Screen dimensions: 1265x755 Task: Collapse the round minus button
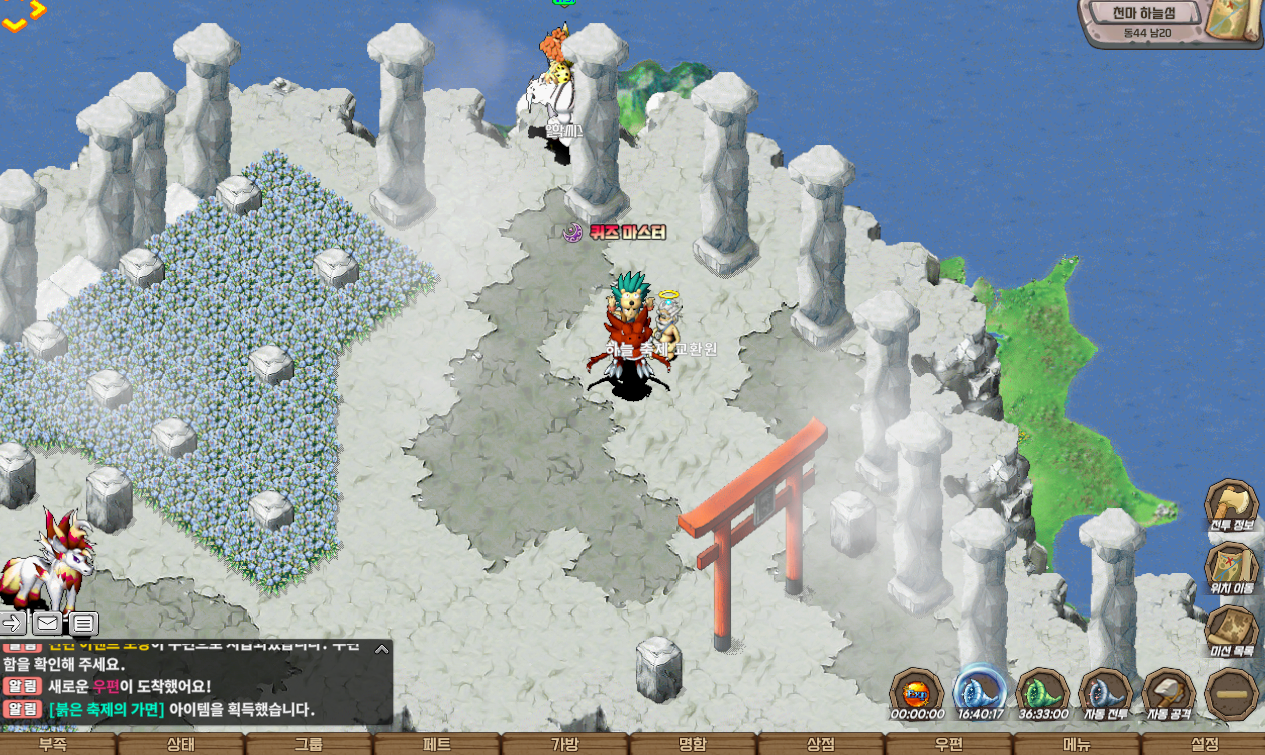tap(1231, 692)
